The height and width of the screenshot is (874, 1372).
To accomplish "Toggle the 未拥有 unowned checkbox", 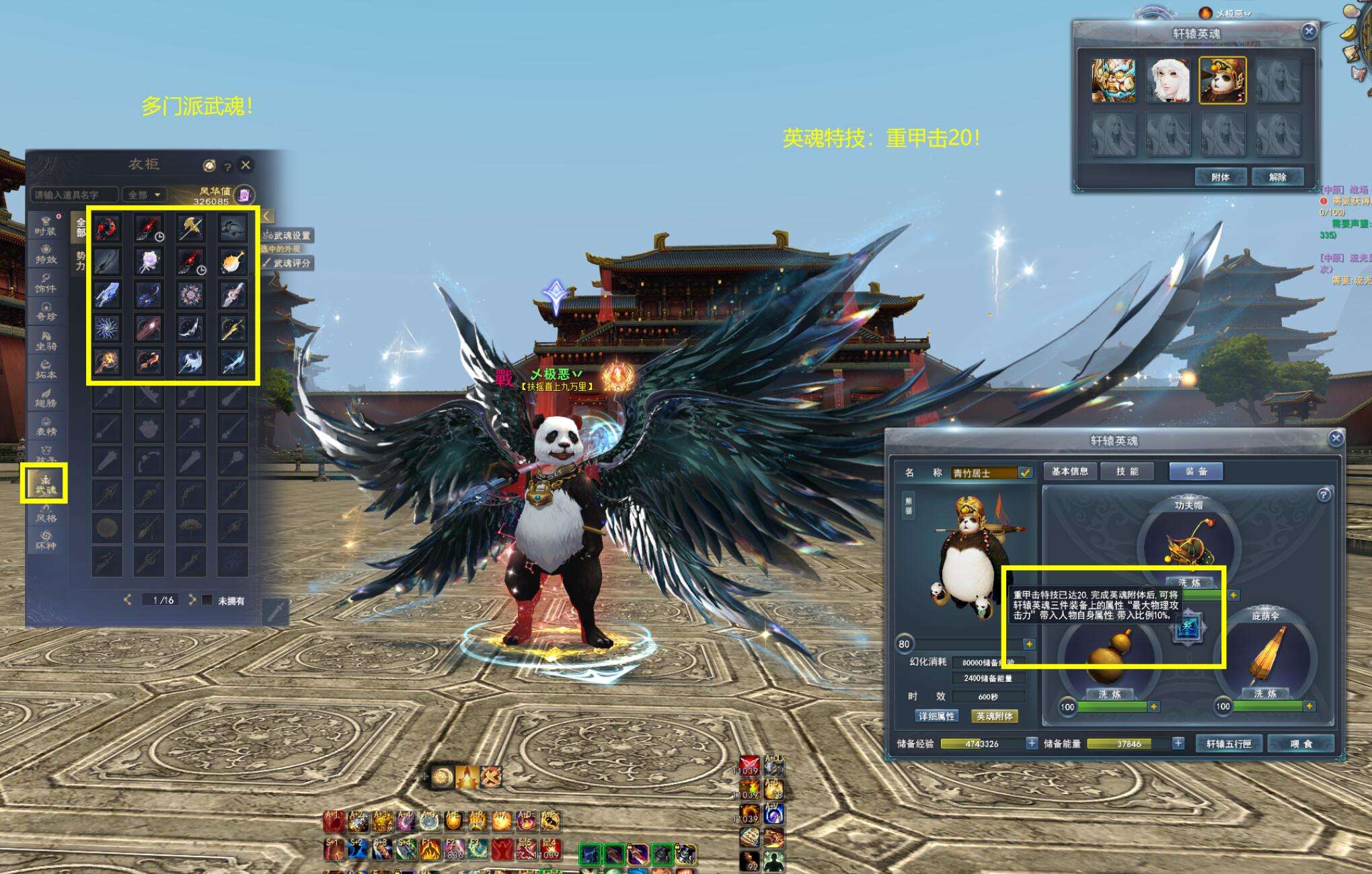I will point(207,600).
